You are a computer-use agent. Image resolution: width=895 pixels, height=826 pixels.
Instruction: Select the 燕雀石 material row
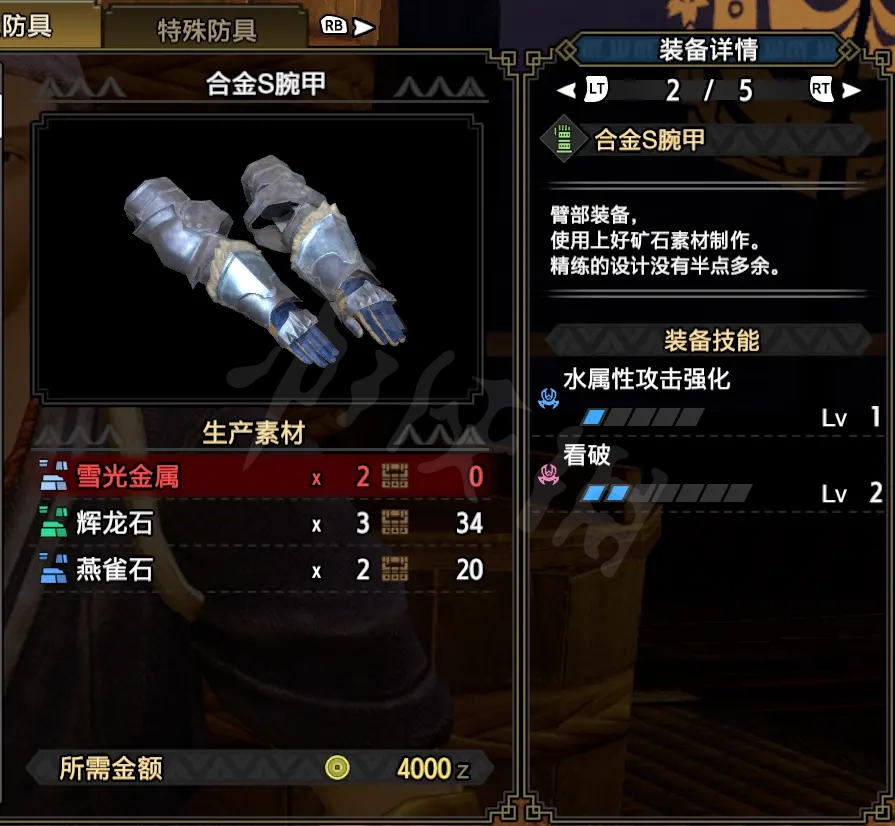click(x=262, y=570)
